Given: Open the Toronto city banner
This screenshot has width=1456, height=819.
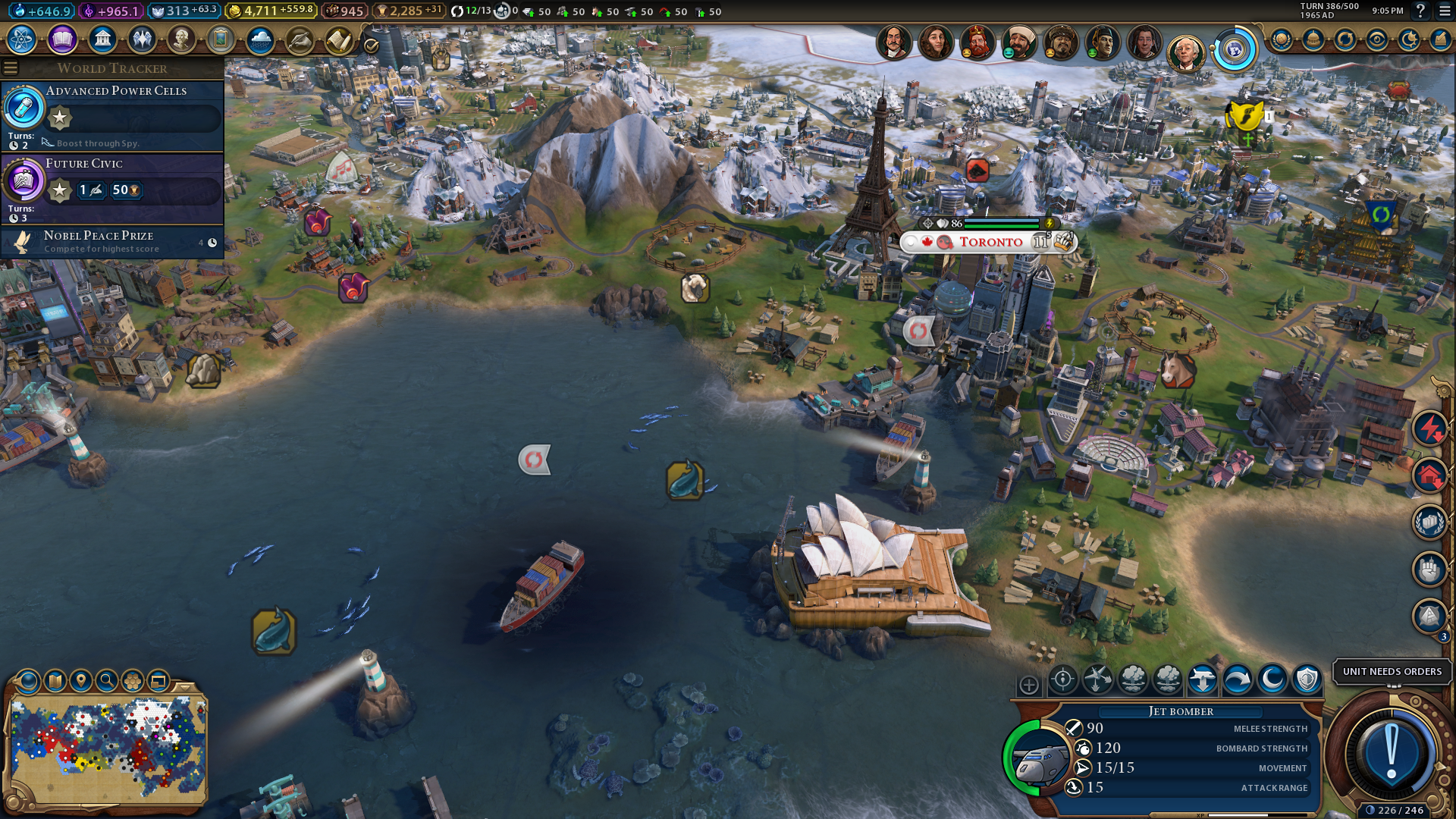Looking at the screenshot, I should click(x=990, y=242).
